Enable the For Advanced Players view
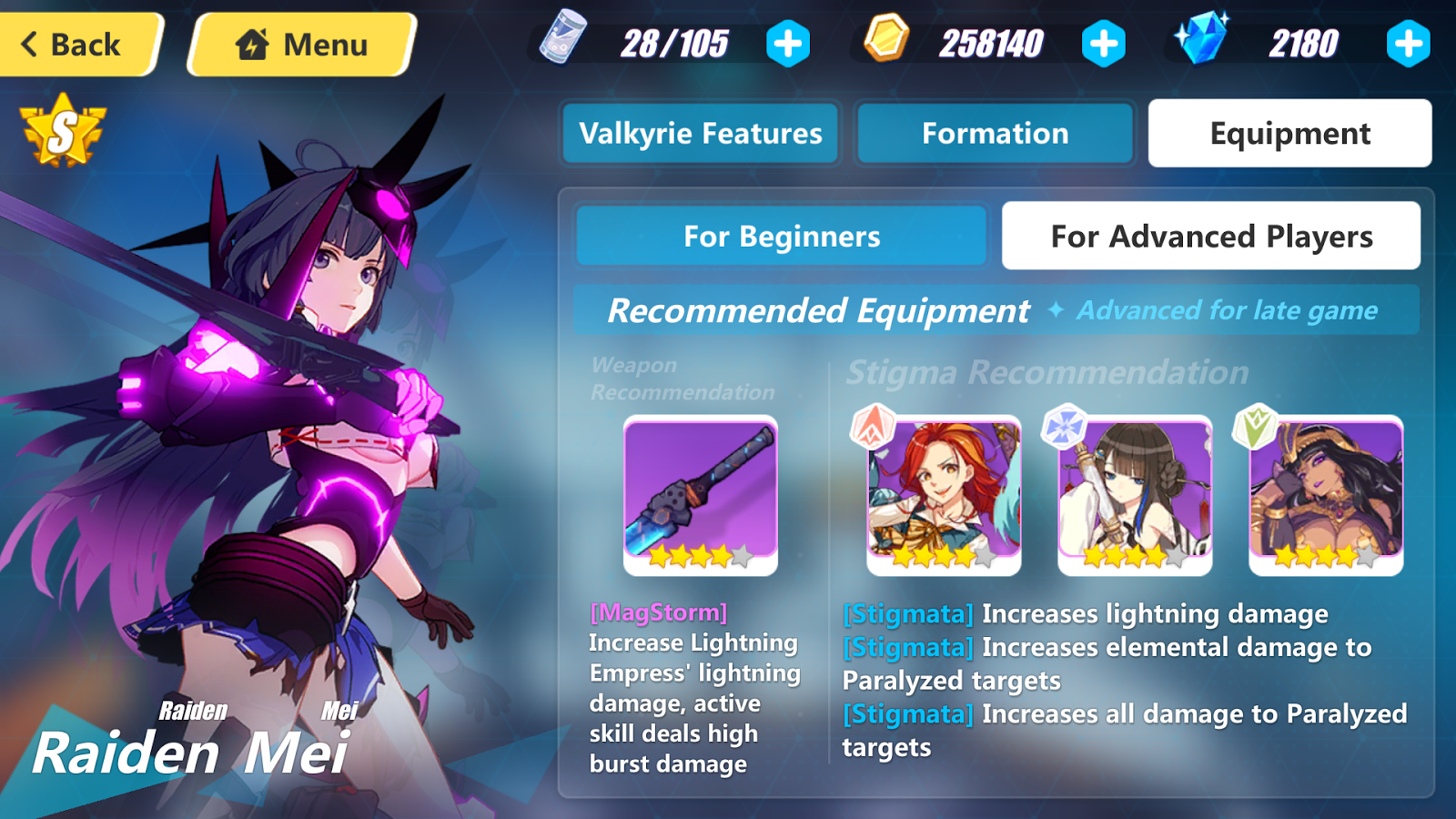 (1210, 236)
